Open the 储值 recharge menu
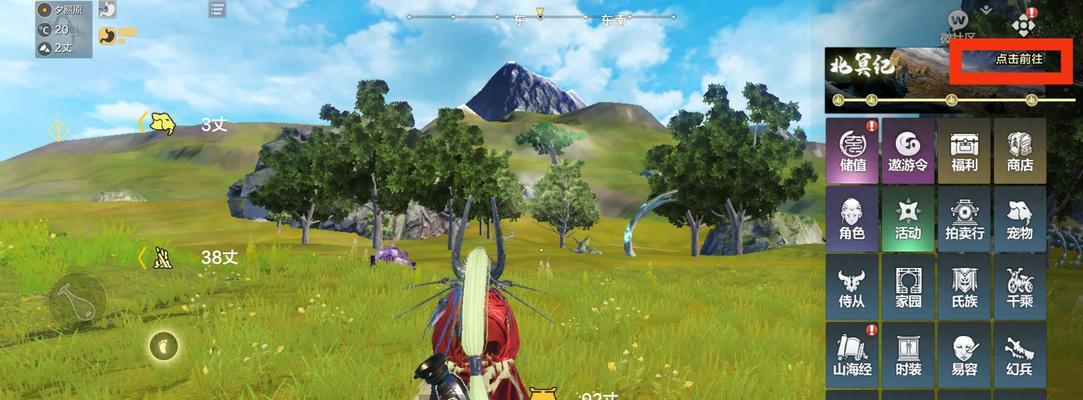The image size is (1083, 400). coord(853,151)
